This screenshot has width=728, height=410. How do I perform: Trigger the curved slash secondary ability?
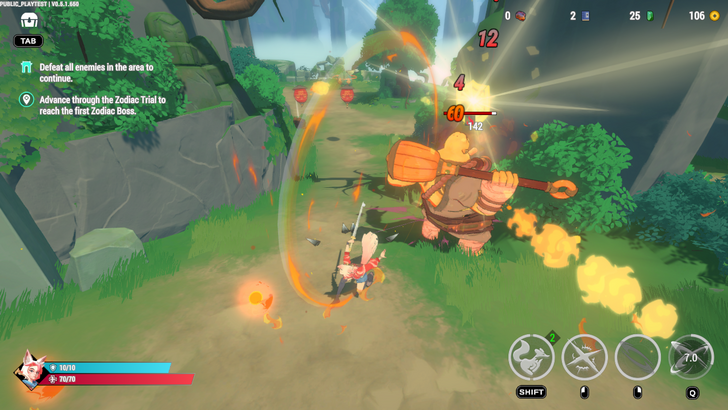pos(637,358)
